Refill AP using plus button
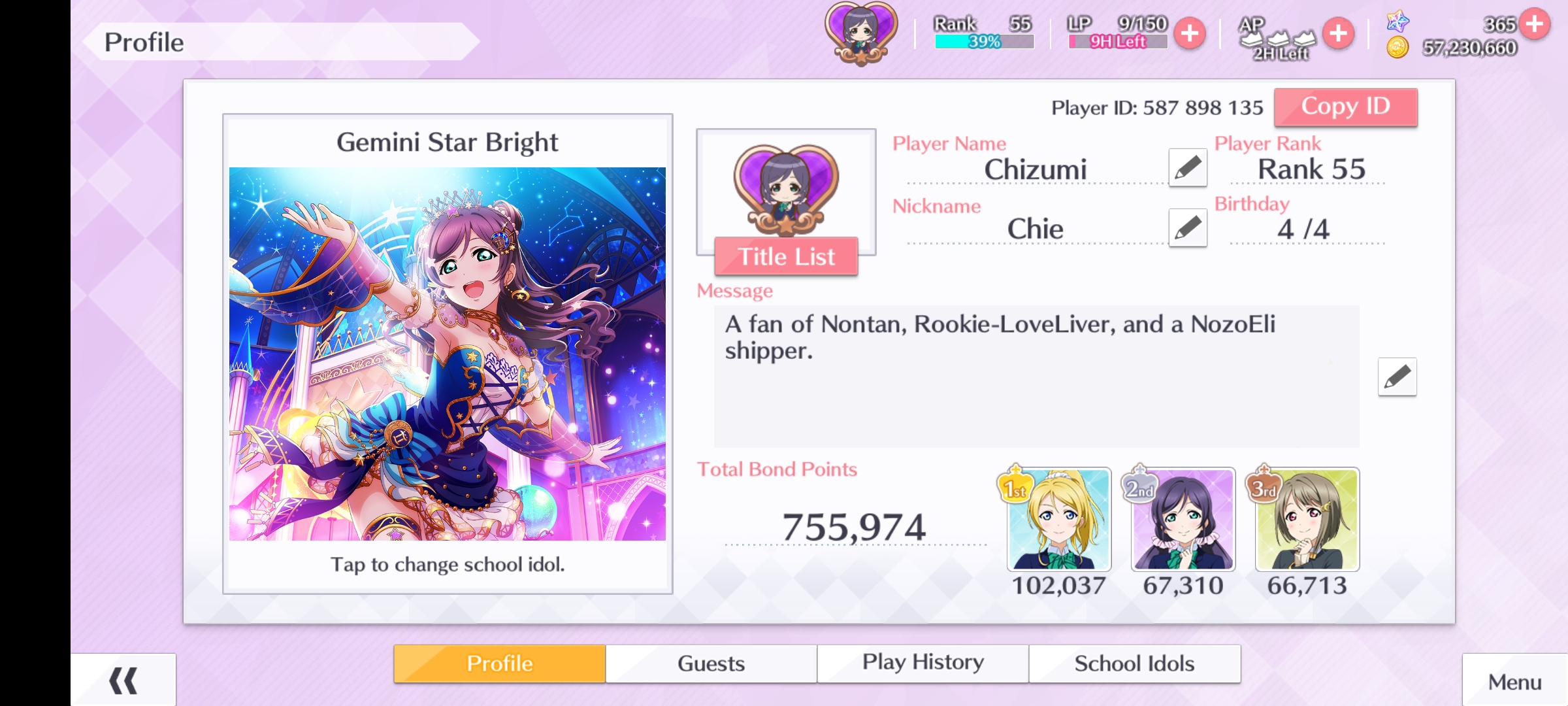This screenshot has width=1568, height=706. (1338, 33)
